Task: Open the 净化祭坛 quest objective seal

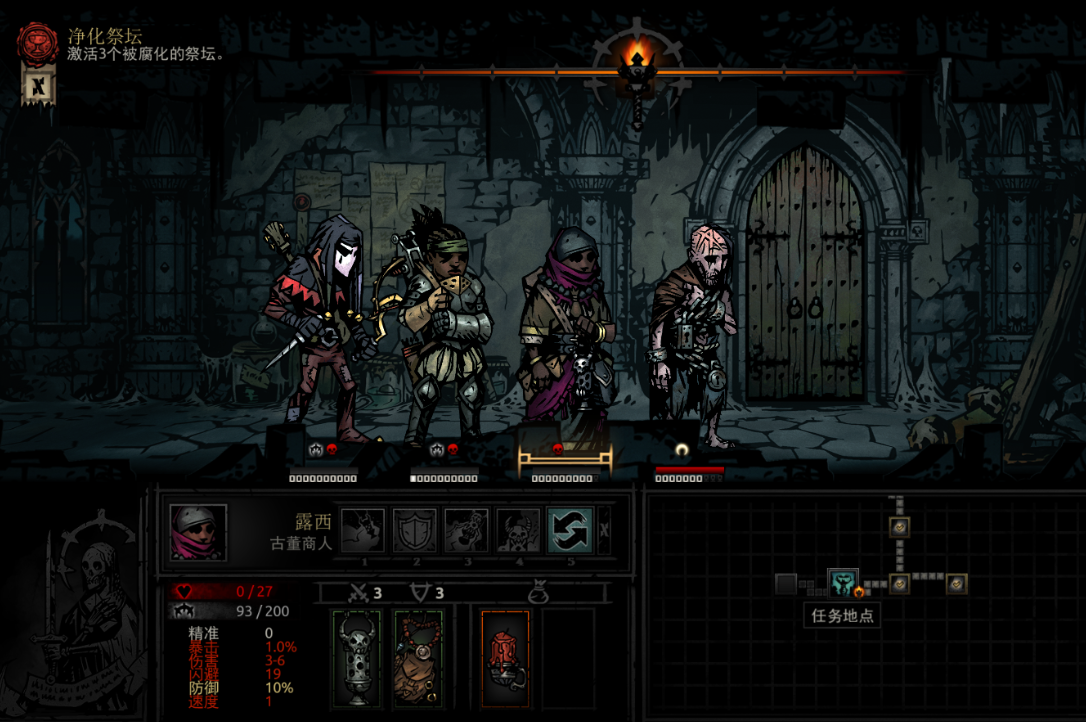Action: pyautogui.click(x=38, y=42)
